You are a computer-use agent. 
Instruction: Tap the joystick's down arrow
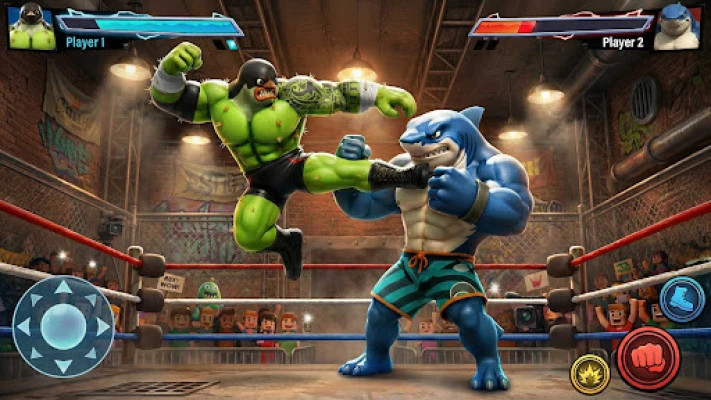63,364
